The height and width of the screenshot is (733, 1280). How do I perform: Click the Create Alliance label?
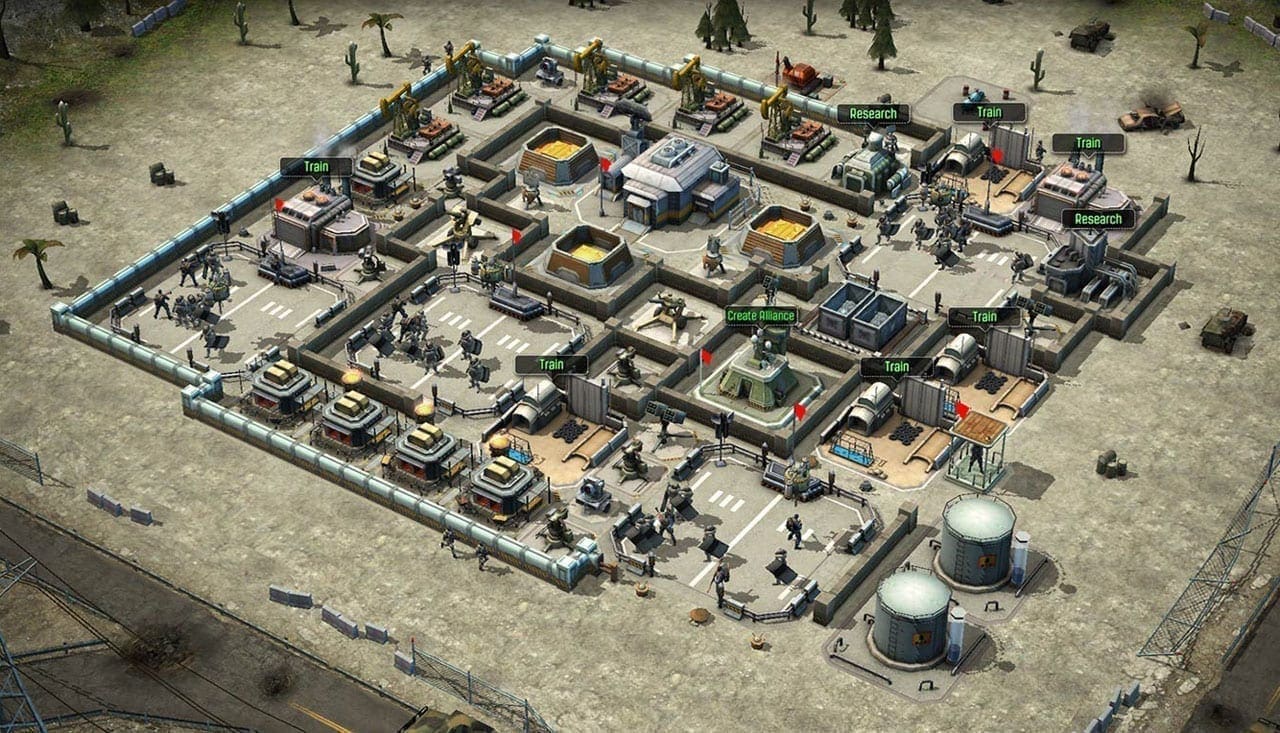[x=761, y=316]
